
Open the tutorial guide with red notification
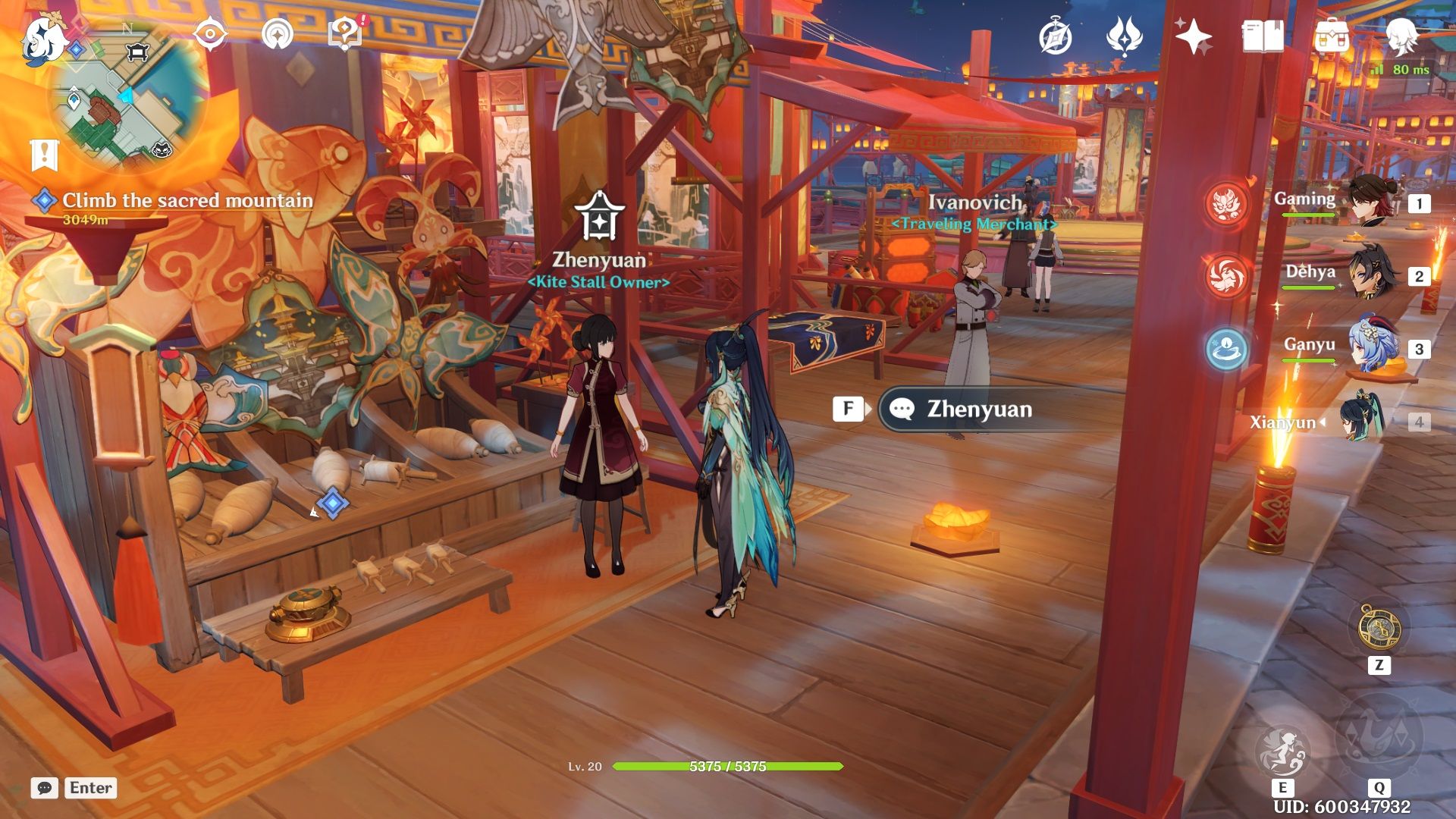342,33
